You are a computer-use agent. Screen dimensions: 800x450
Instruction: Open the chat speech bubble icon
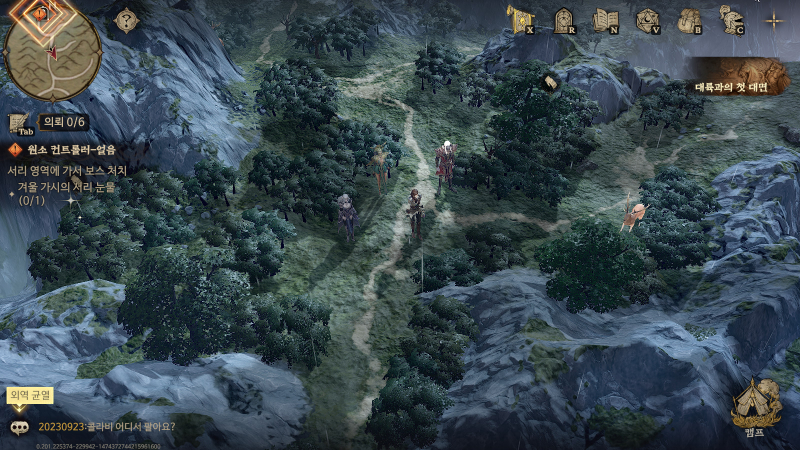click(20, 427)
